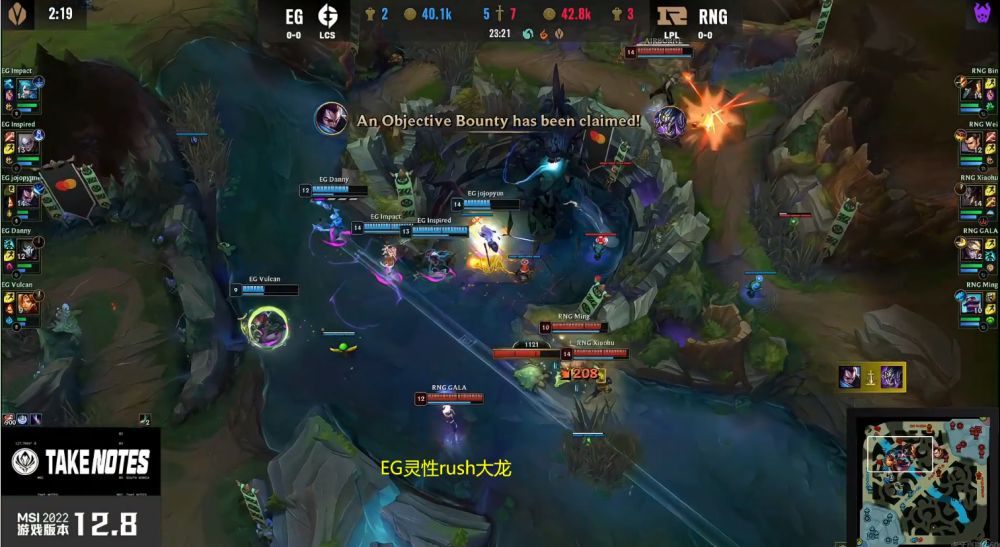Select RNG Bin's champion portrait
This screenshot has width=1000, height=547.
972,89
